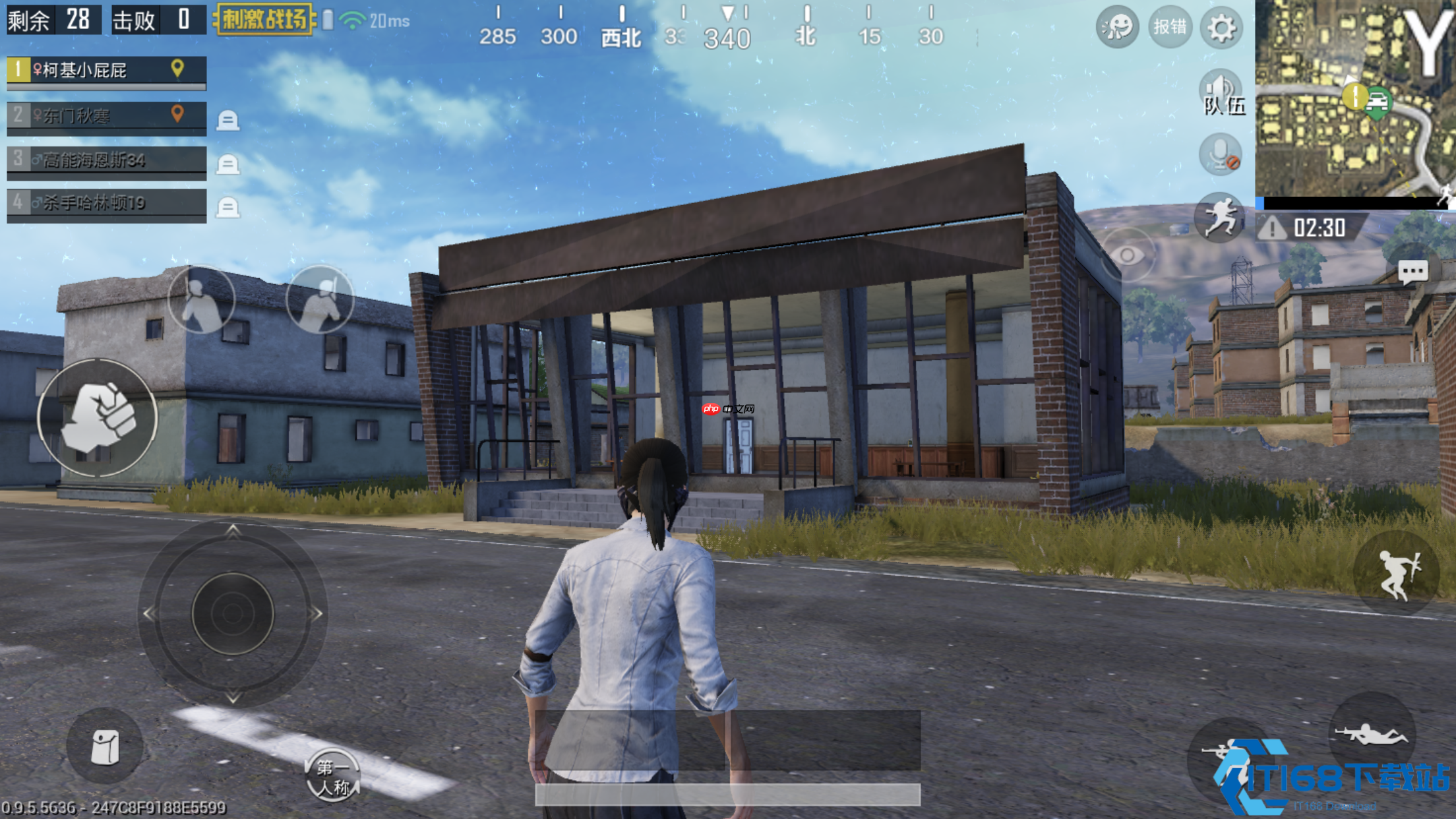
Task: Select teammate 柯基小屁屁 in team list
Action: 106,71
